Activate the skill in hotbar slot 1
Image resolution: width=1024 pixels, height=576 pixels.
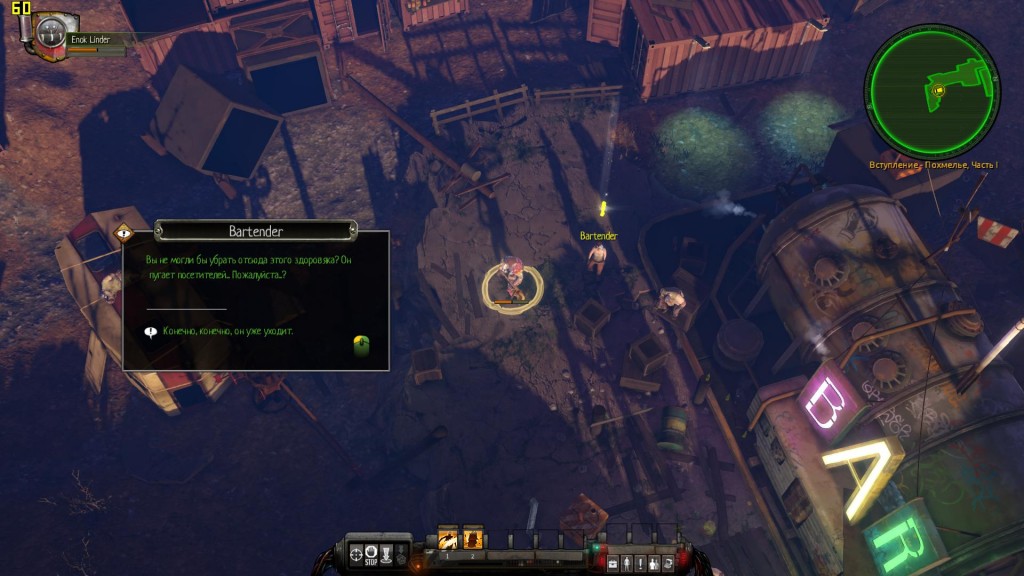pos(448,539)
